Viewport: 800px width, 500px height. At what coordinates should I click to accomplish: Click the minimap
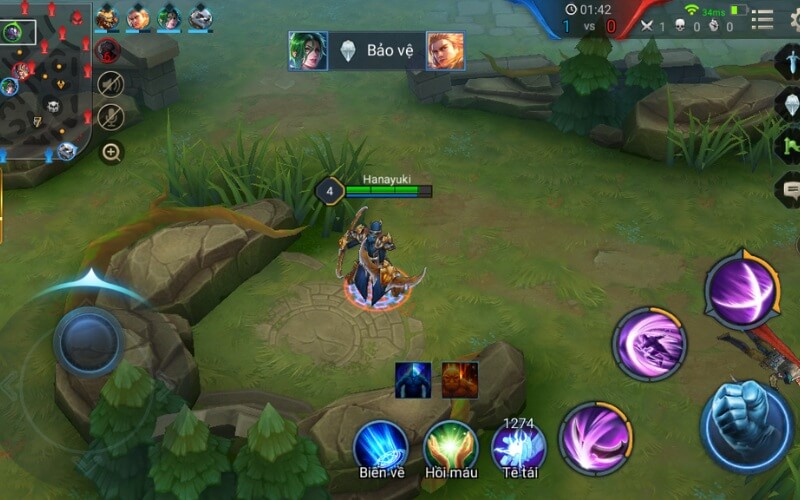point(45,78)
